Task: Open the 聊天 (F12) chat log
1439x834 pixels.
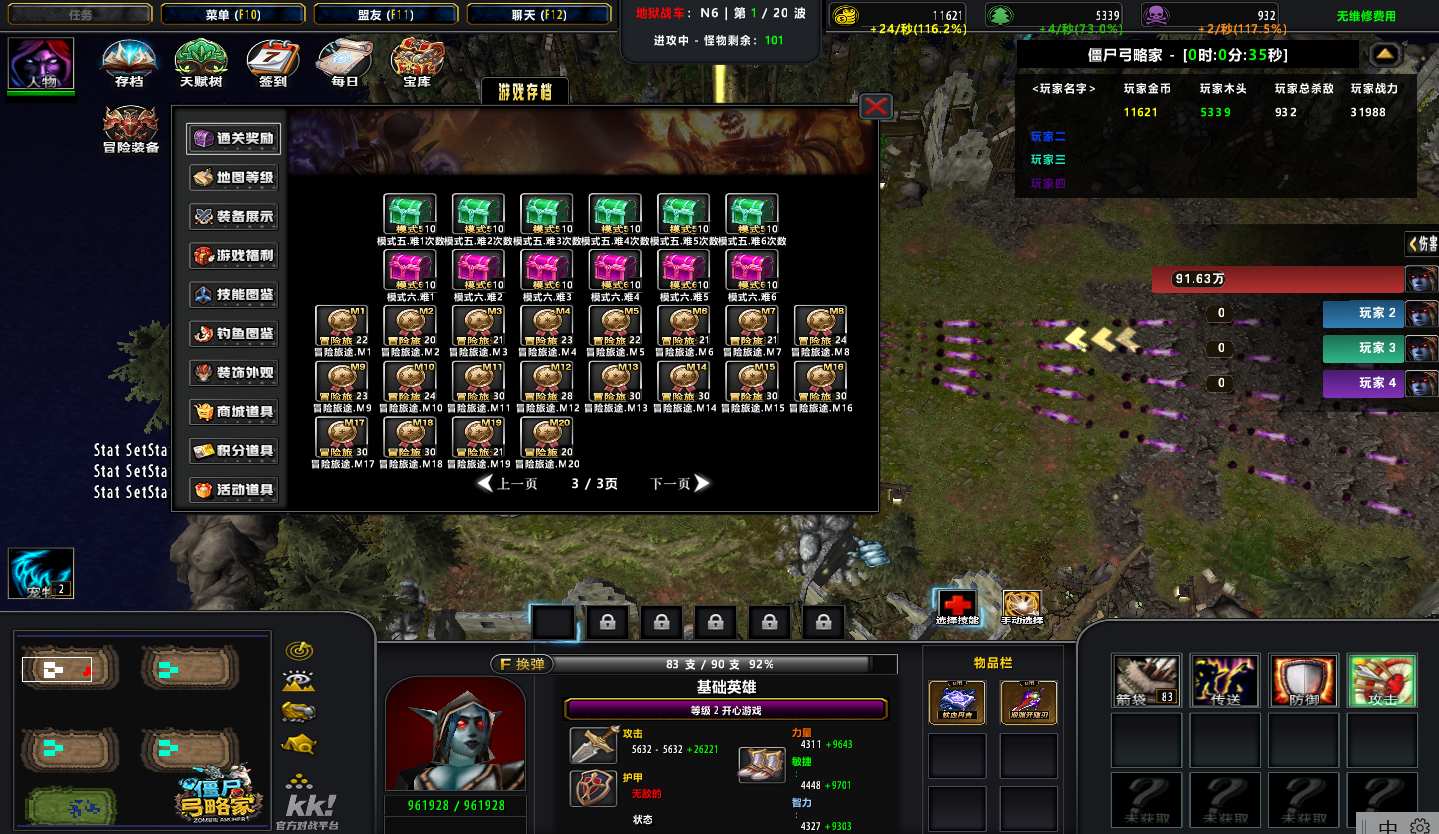Action: tap(538, 14)
